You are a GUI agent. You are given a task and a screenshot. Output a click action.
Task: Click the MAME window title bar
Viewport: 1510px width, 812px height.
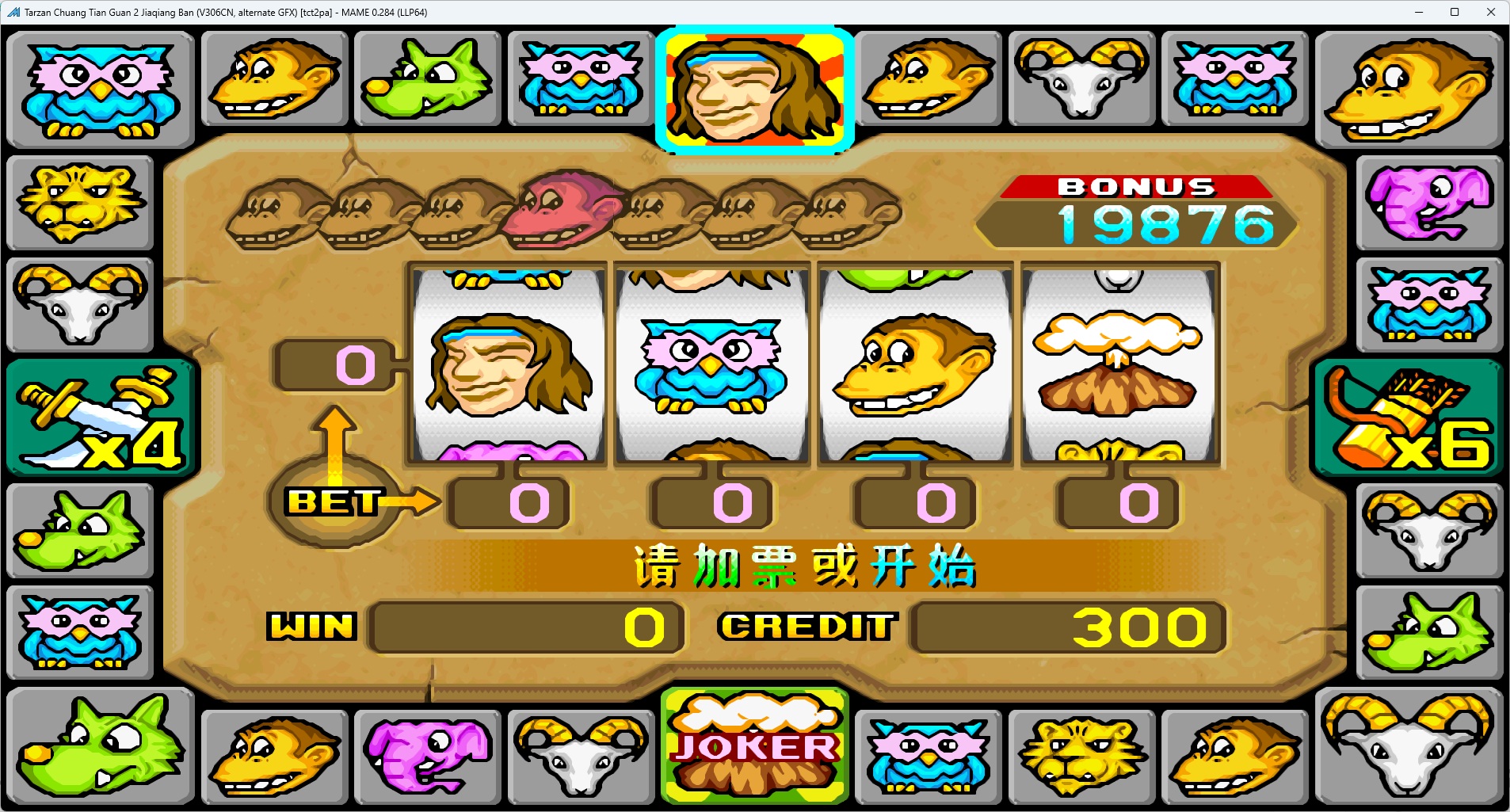pyautogui.click(x=555, y=12)
